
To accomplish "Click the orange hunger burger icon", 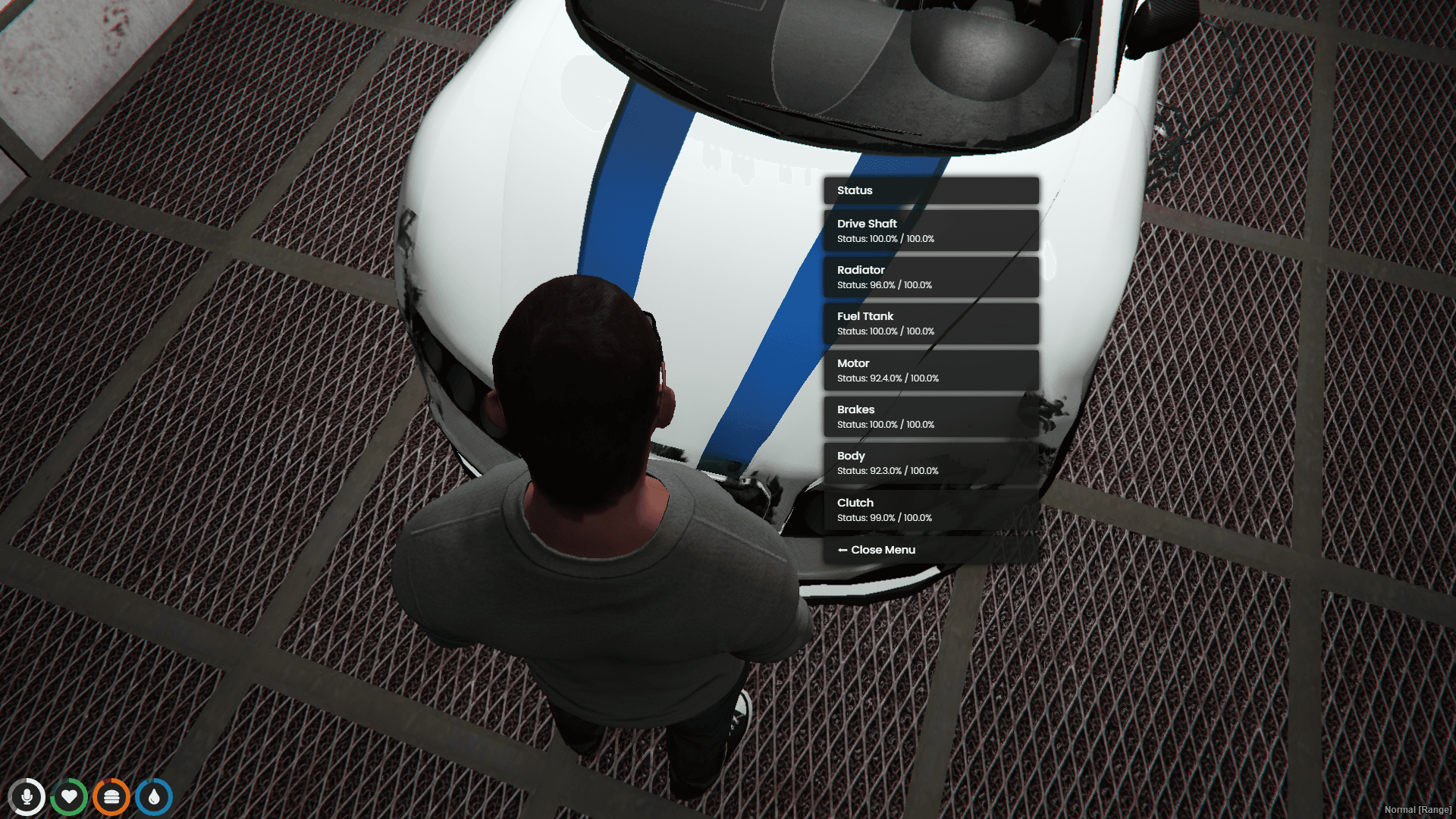I will click(x=111, y=797).
